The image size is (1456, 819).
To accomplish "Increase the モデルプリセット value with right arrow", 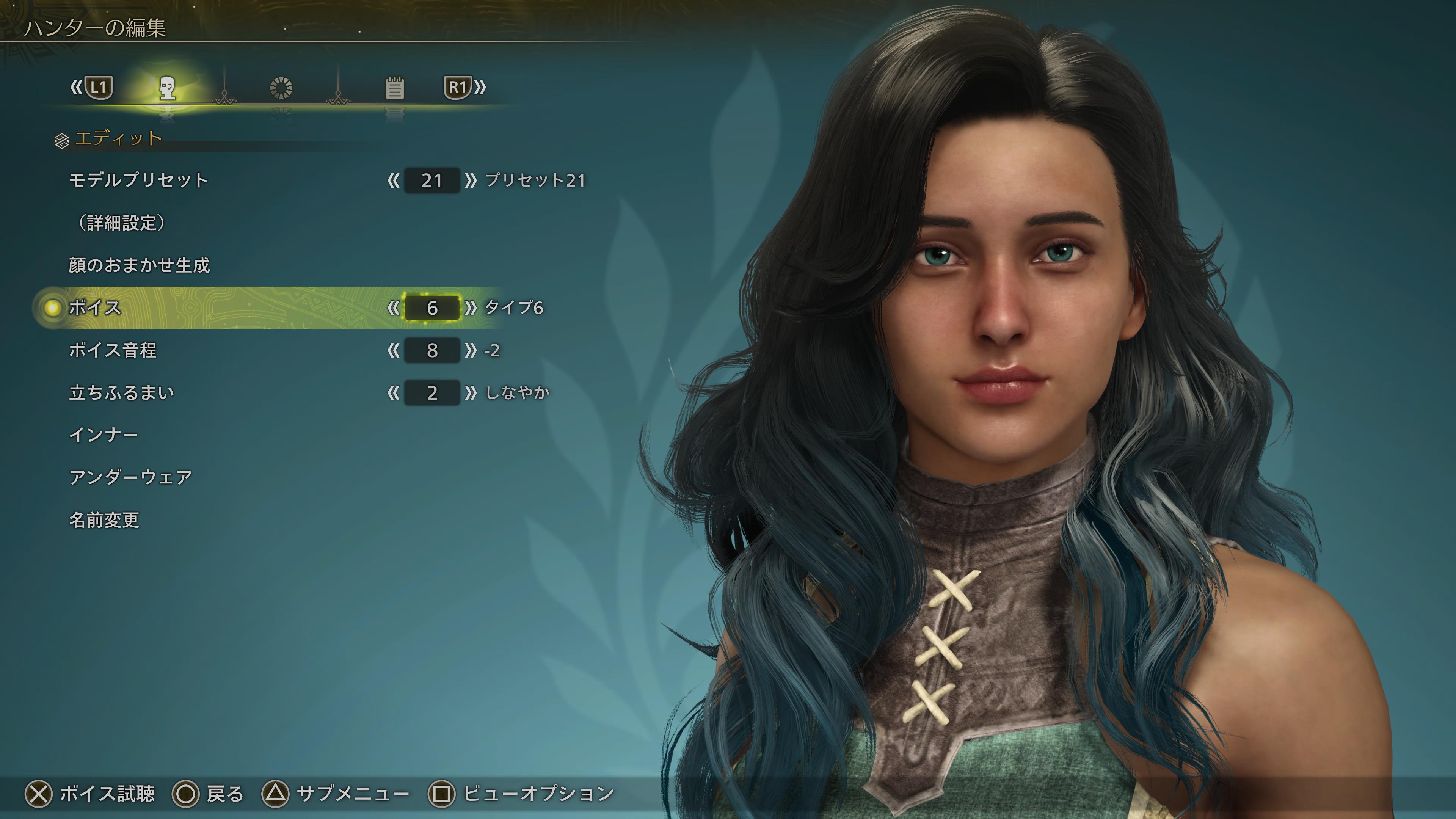I will click(x=470, y=180).
